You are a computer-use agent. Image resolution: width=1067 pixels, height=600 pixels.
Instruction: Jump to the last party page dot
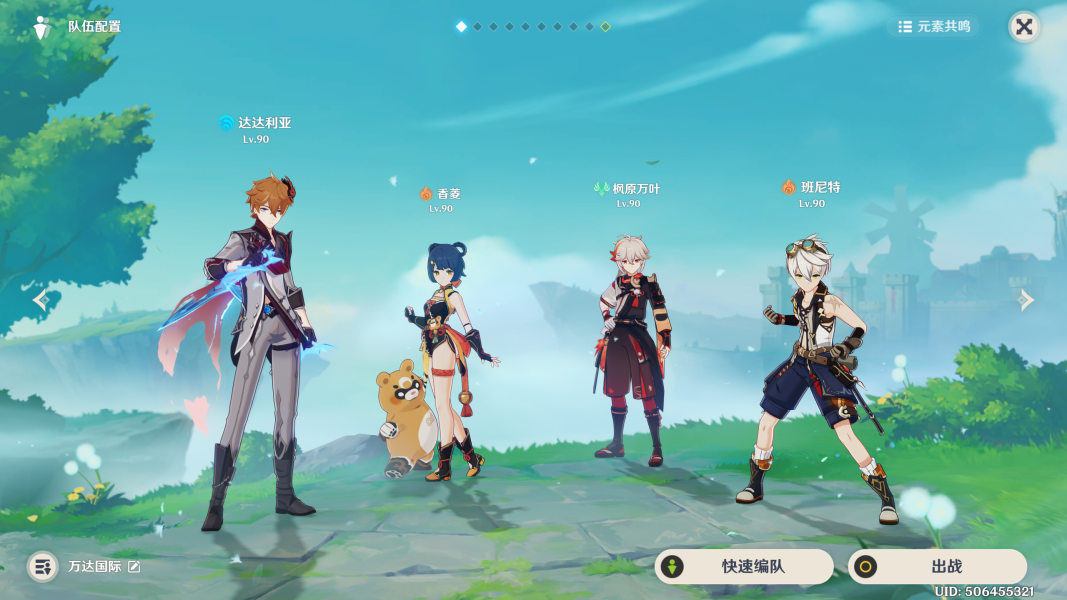(x=605, y=27)
